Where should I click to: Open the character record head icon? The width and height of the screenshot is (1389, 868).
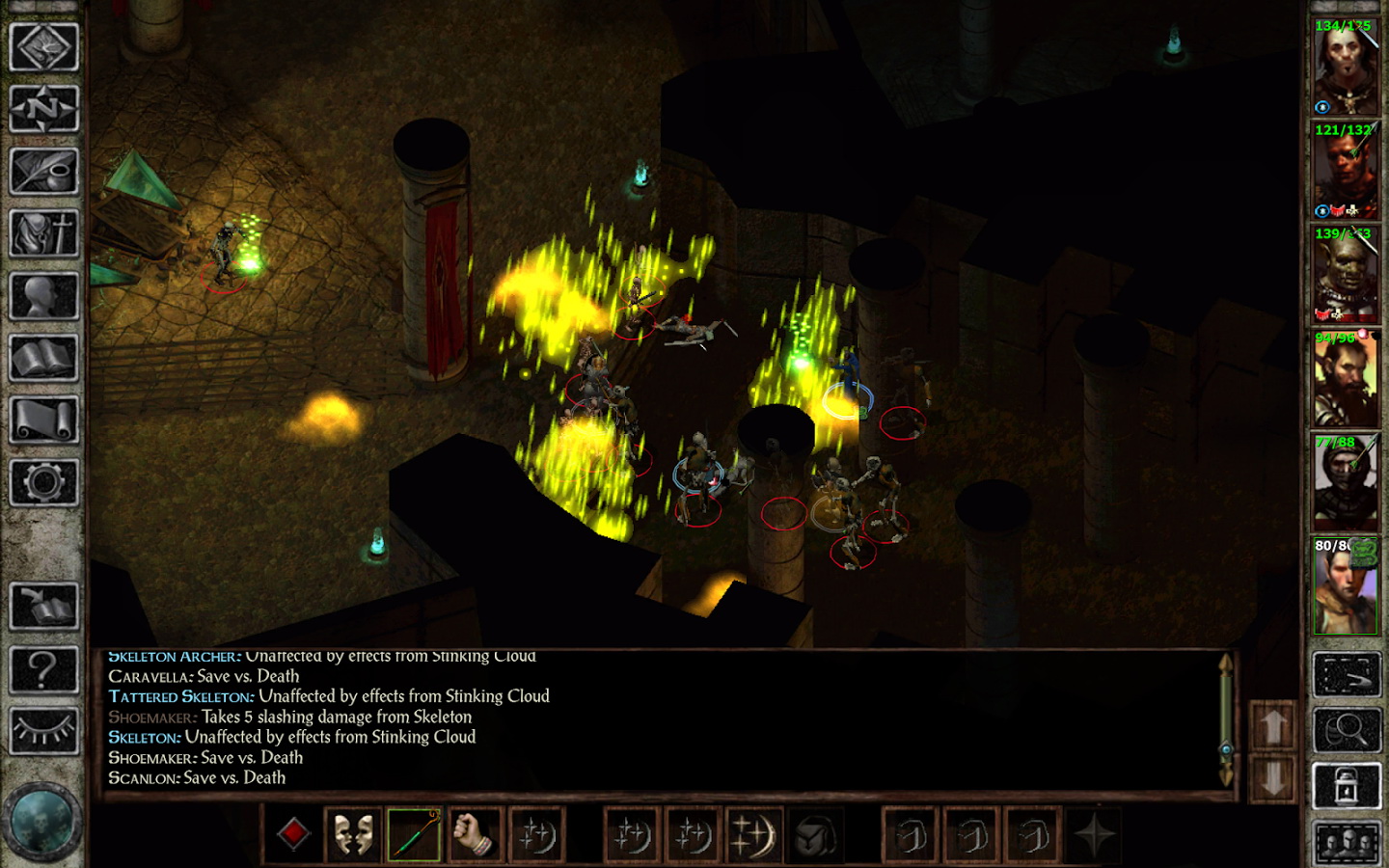tap(43, 295)
